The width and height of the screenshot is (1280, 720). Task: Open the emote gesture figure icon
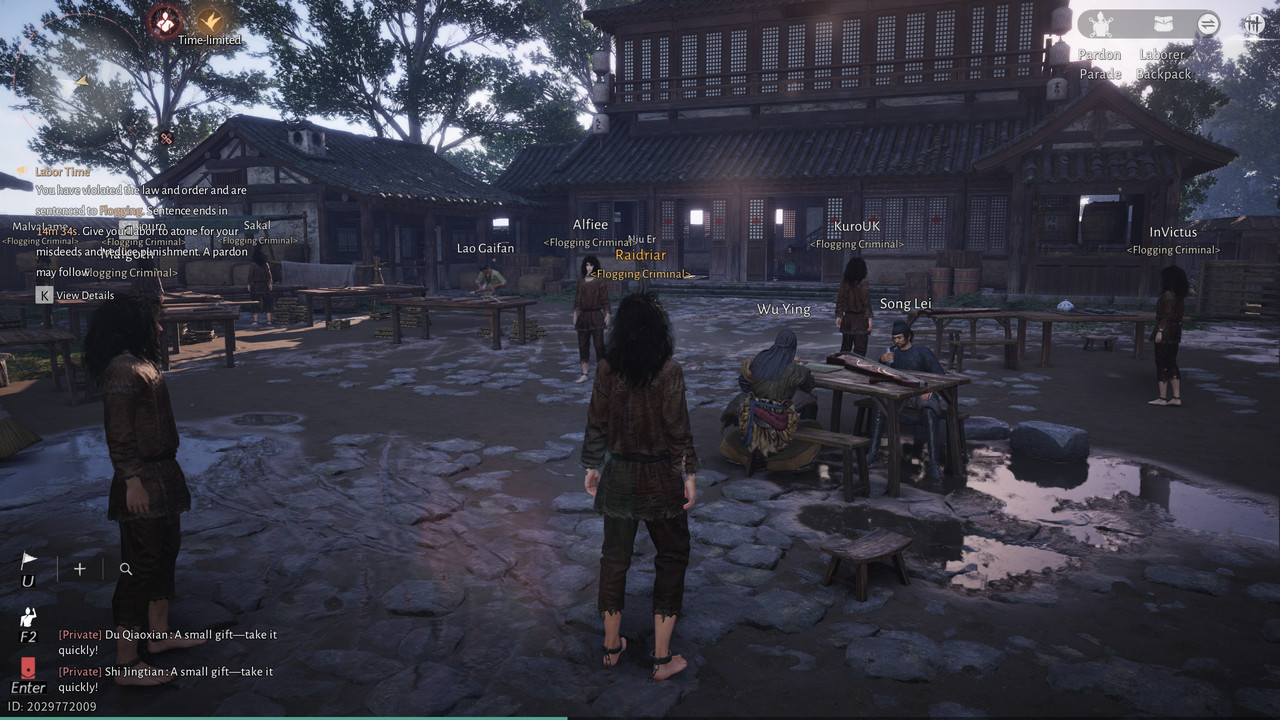pyautogui.click(x=28, y=618)
